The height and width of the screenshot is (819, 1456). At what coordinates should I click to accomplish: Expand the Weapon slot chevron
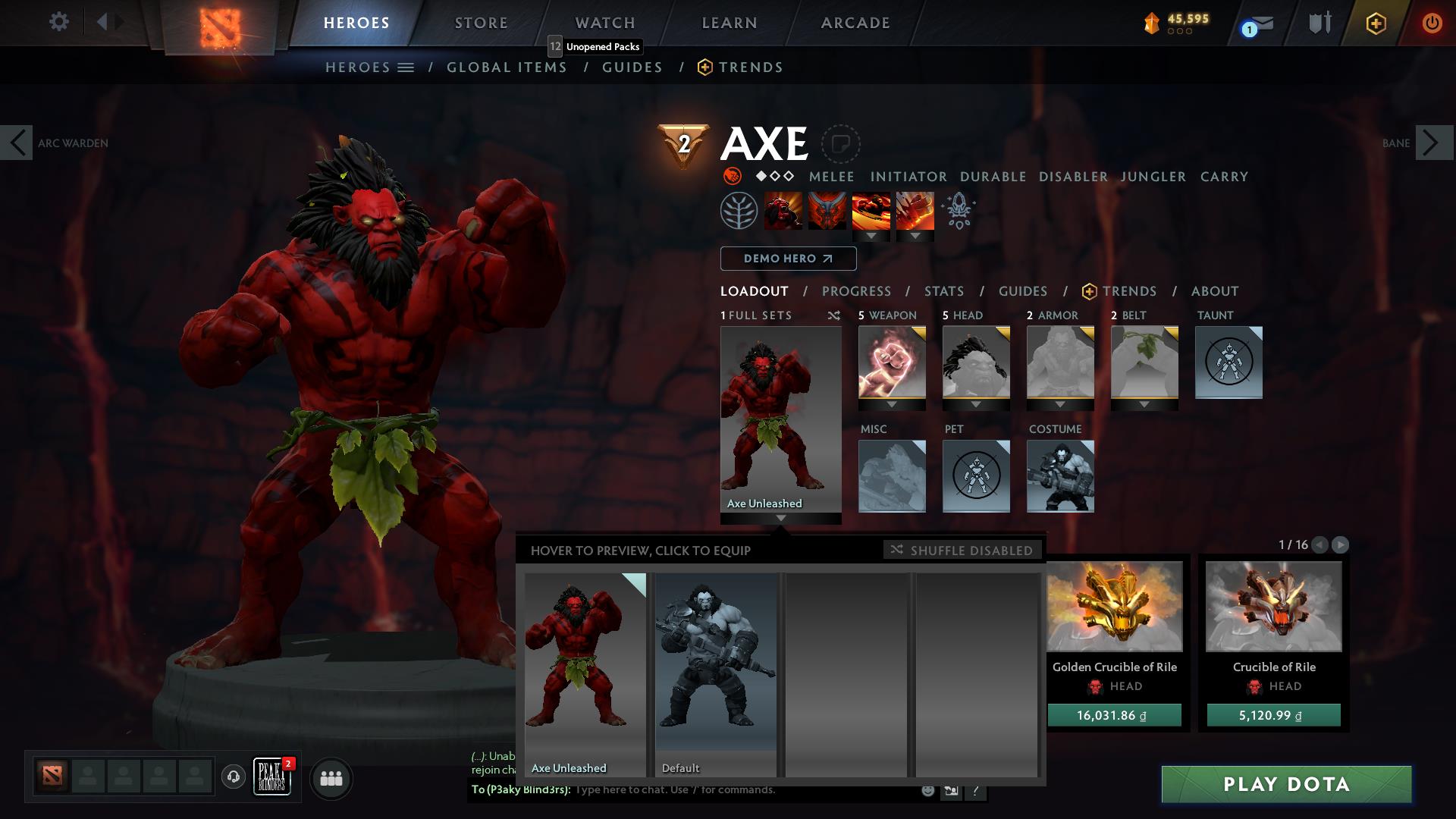[892, 403]
